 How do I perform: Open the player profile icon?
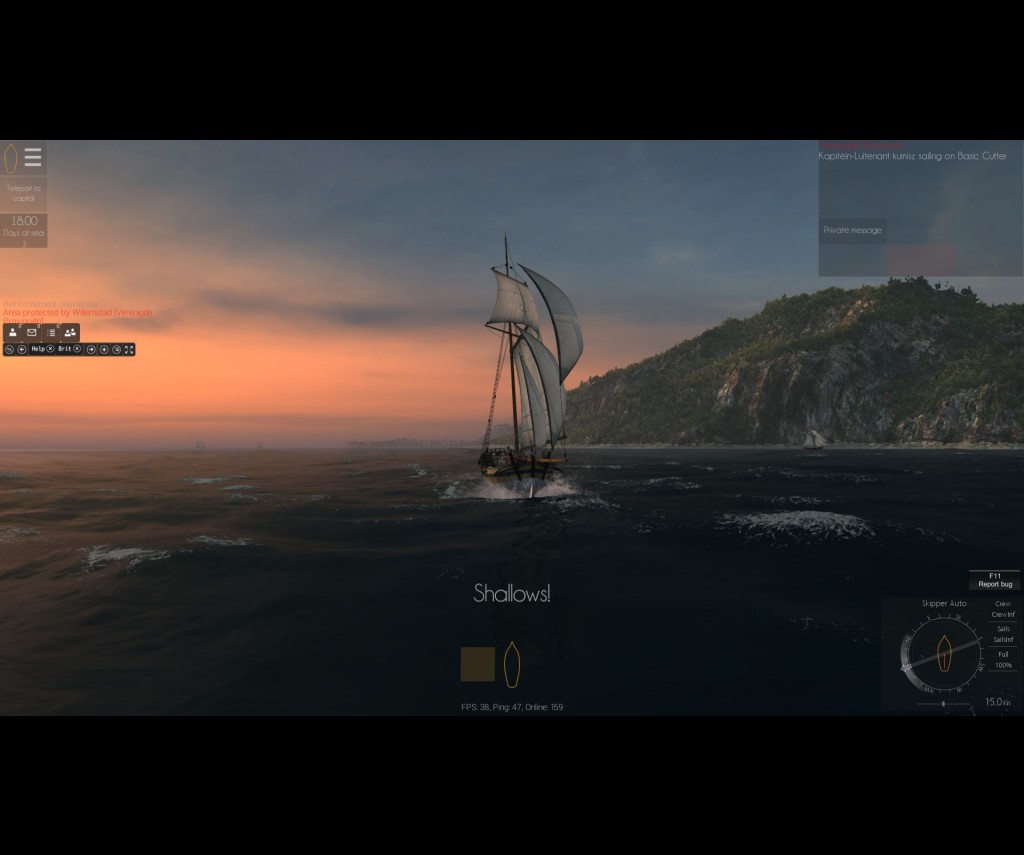tap(12, 332)
